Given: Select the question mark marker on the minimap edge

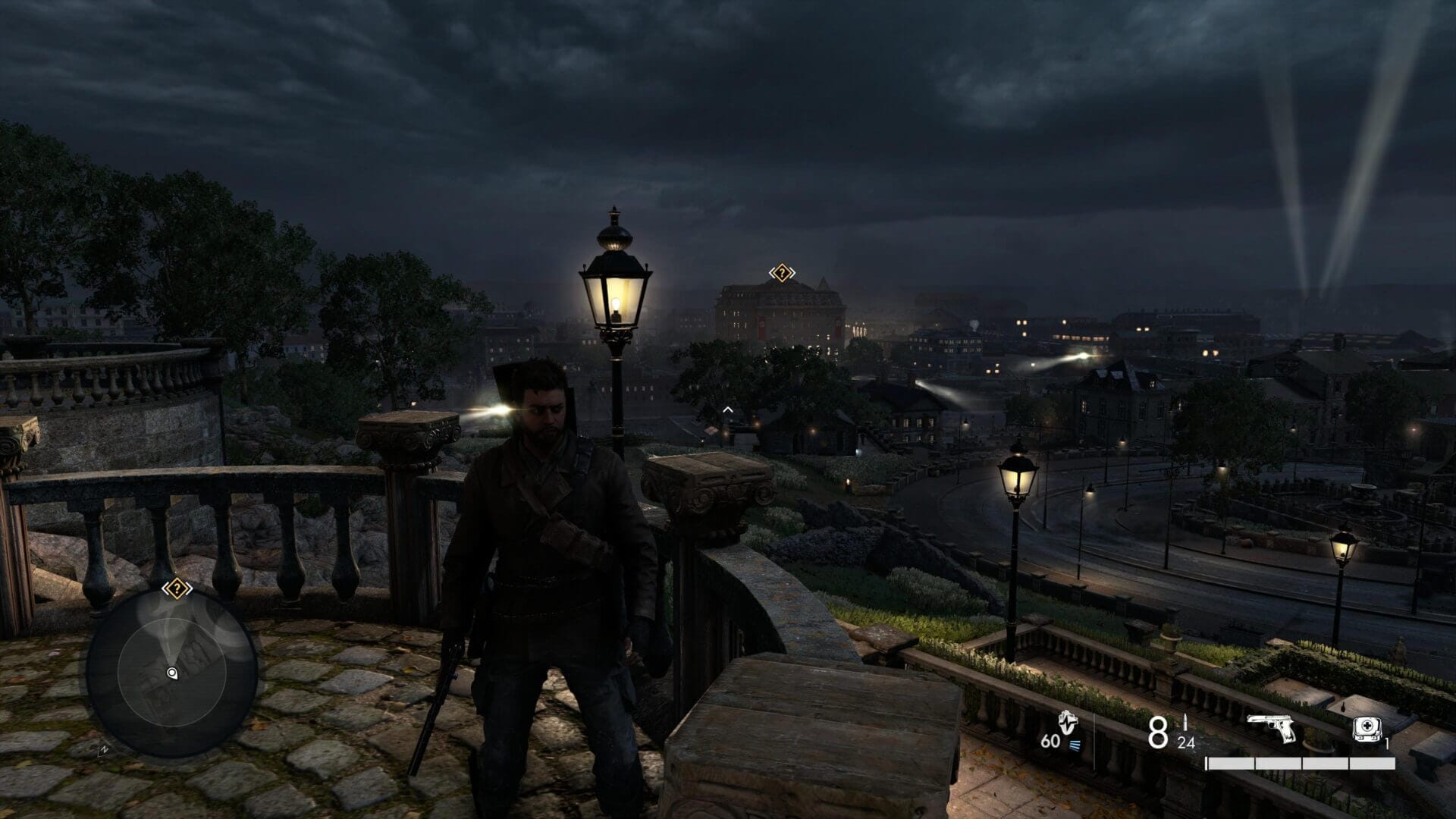Looking at the screenshot, I should 177,588.
